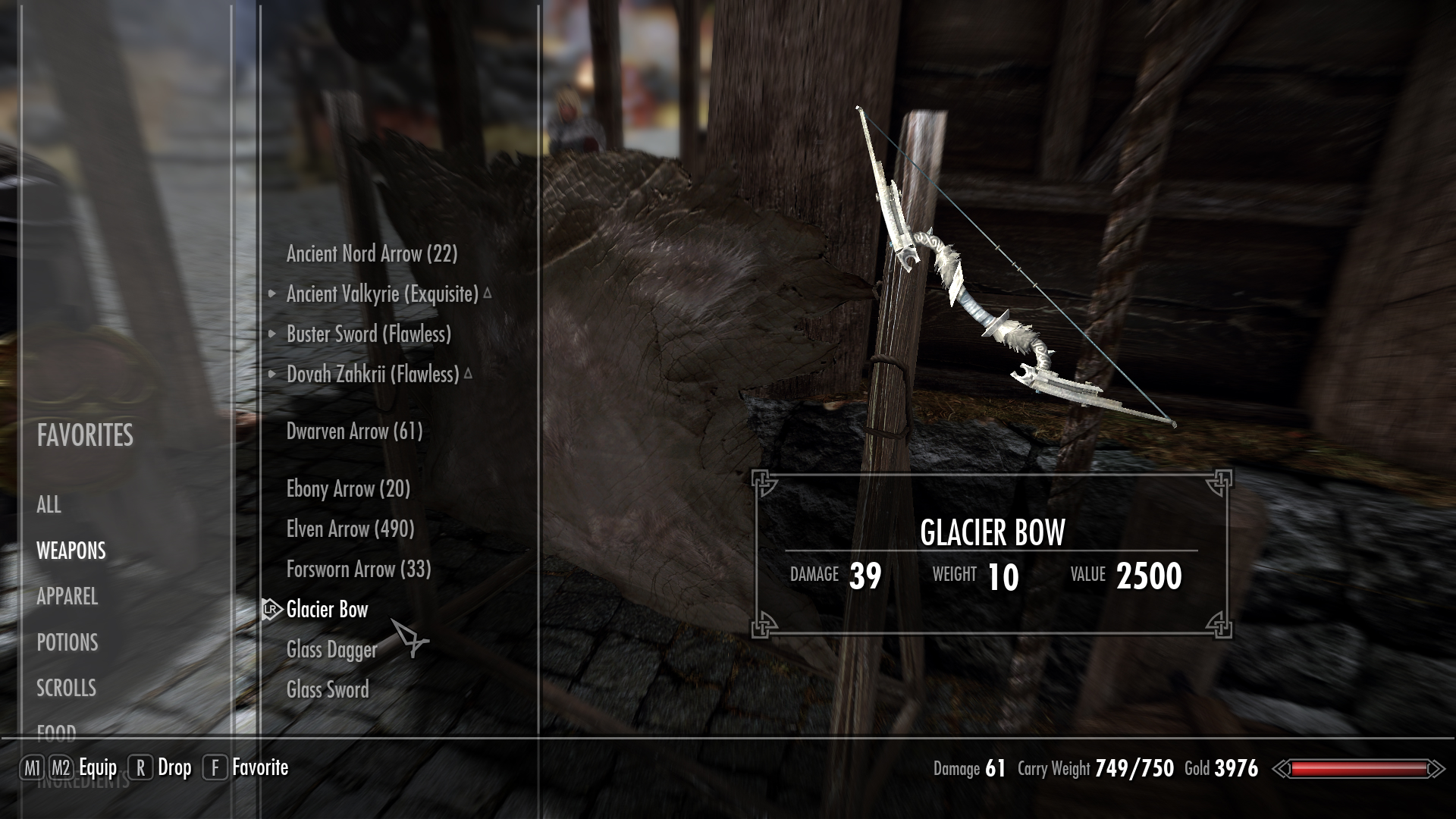Screen dimensions: 1456x819
Task: Select Dwarven Arrow (61)
Action: (354, 431)
